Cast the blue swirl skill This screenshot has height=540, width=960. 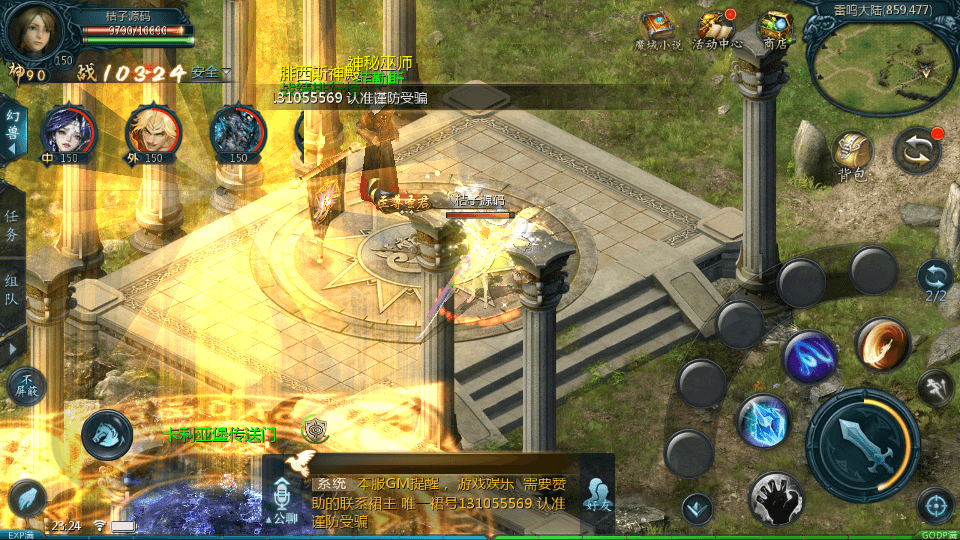[810, 357]
